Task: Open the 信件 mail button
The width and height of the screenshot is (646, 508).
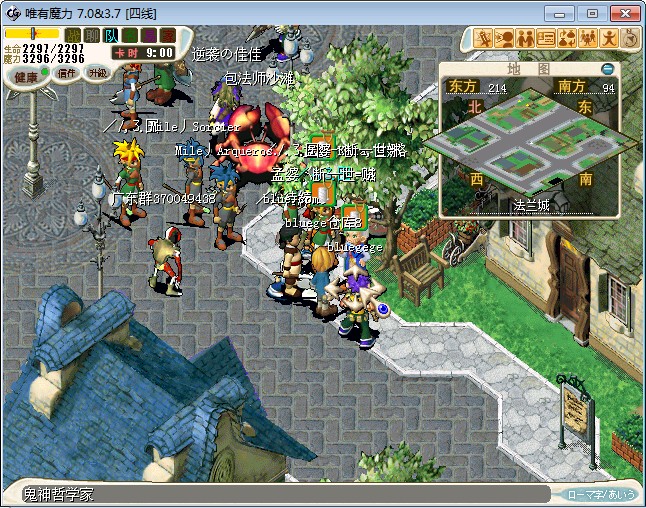Action: tap(68, 73)
